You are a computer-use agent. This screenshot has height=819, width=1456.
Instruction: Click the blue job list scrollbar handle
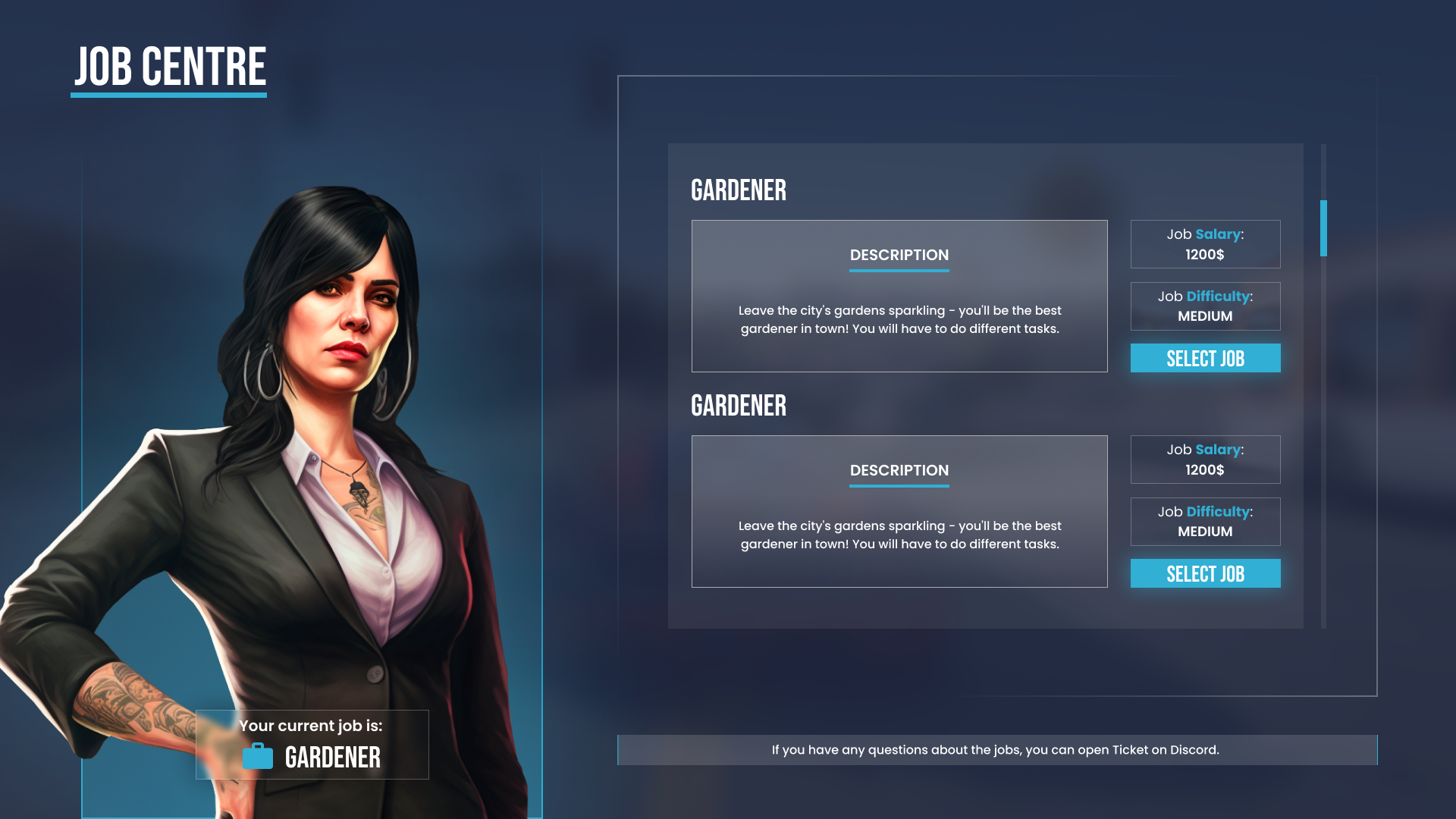(1323, 228)
